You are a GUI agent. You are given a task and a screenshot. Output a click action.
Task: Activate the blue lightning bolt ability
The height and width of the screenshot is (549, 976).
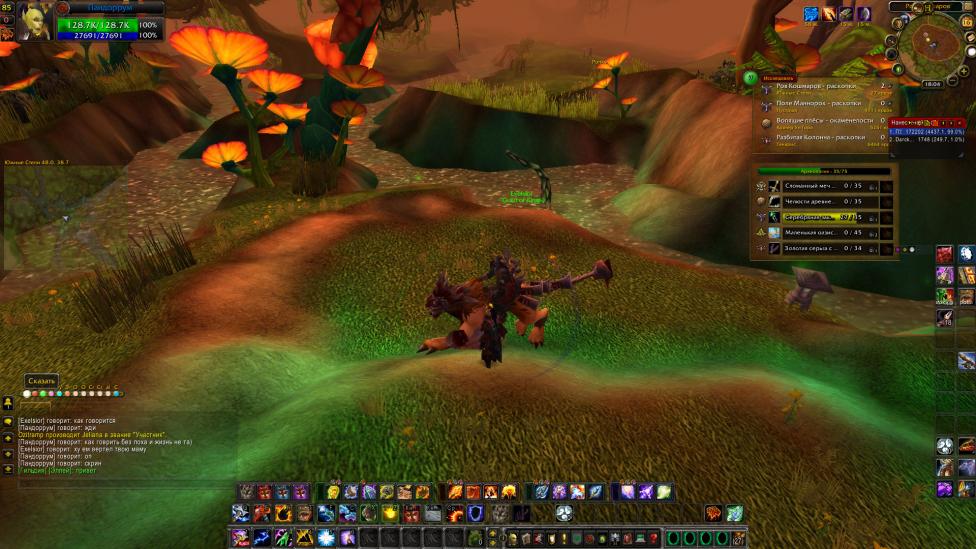pyautogui.click(x=260, y=538)
